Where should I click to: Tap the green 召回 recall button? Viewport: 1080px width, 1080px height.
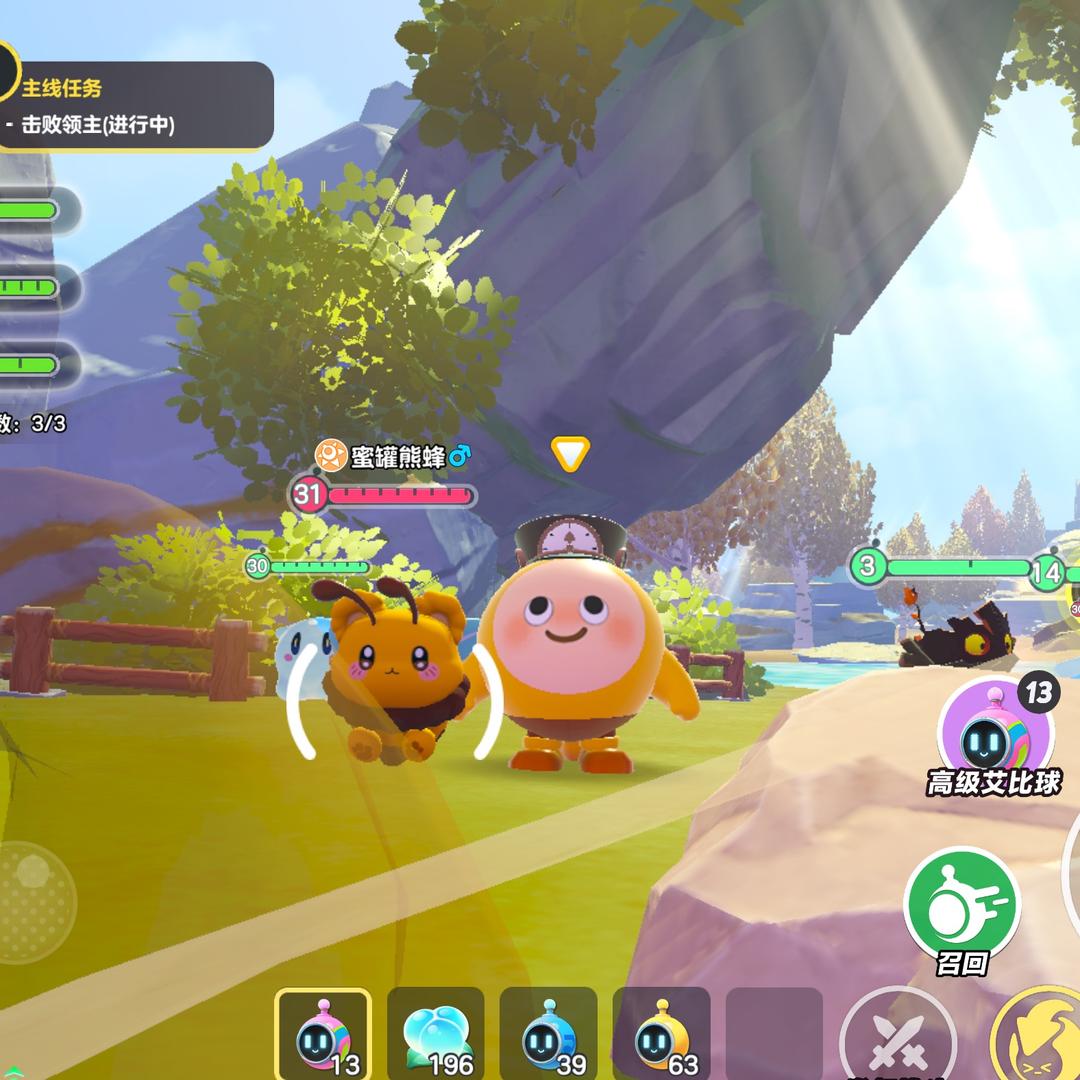tap(961, 906)
